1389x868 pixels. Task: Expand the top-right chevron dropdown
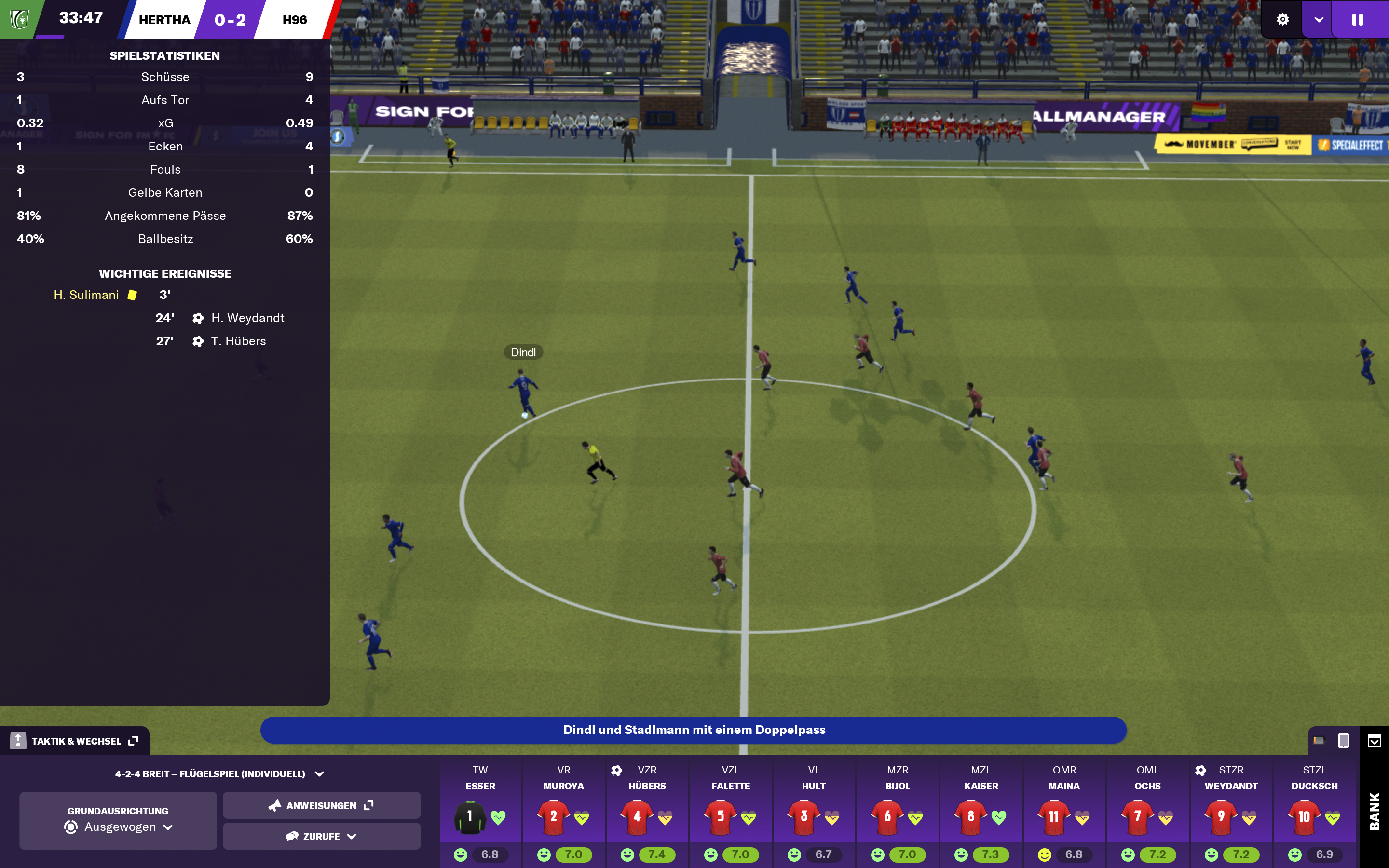(1319, 19)
